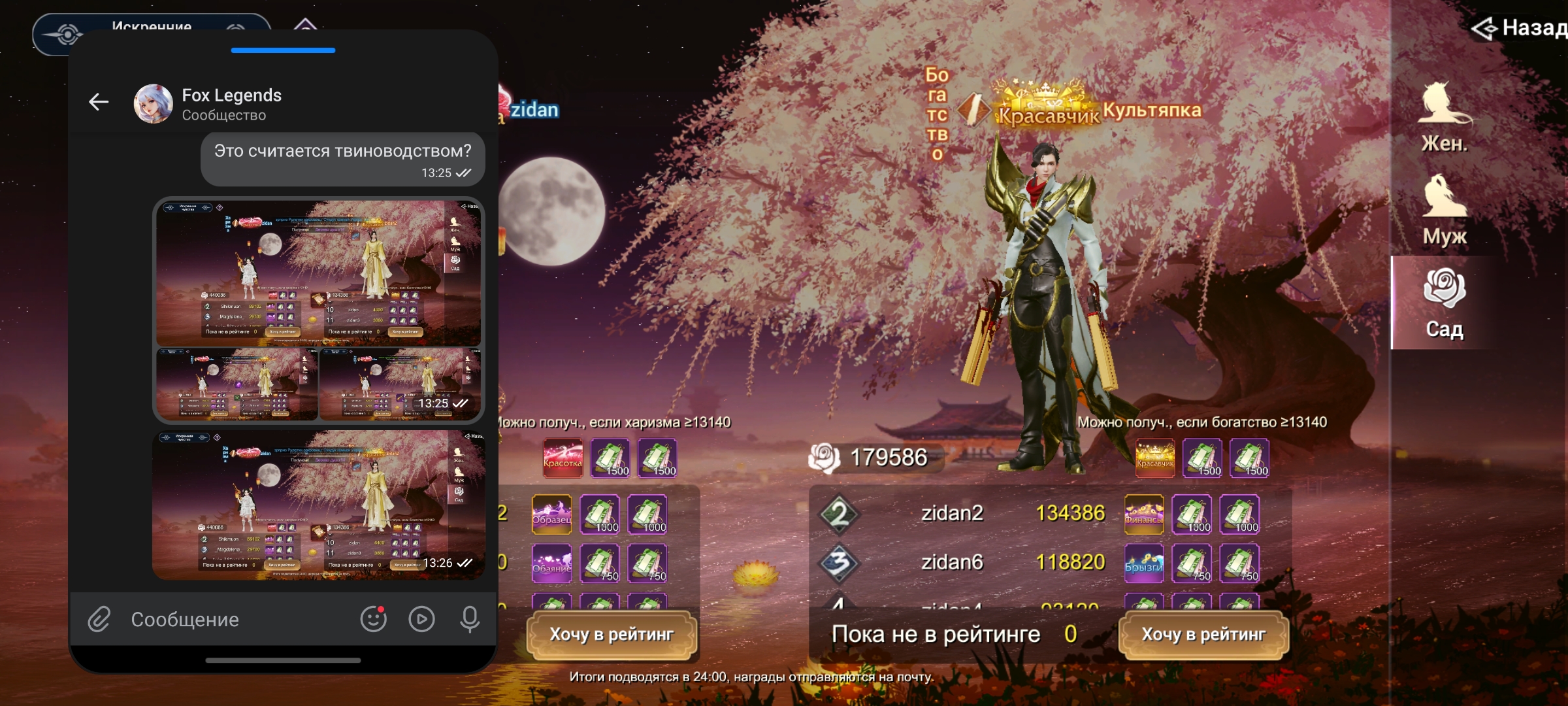Switch to the Жен. tab

pyautogui.click(x=1445, y=118)
